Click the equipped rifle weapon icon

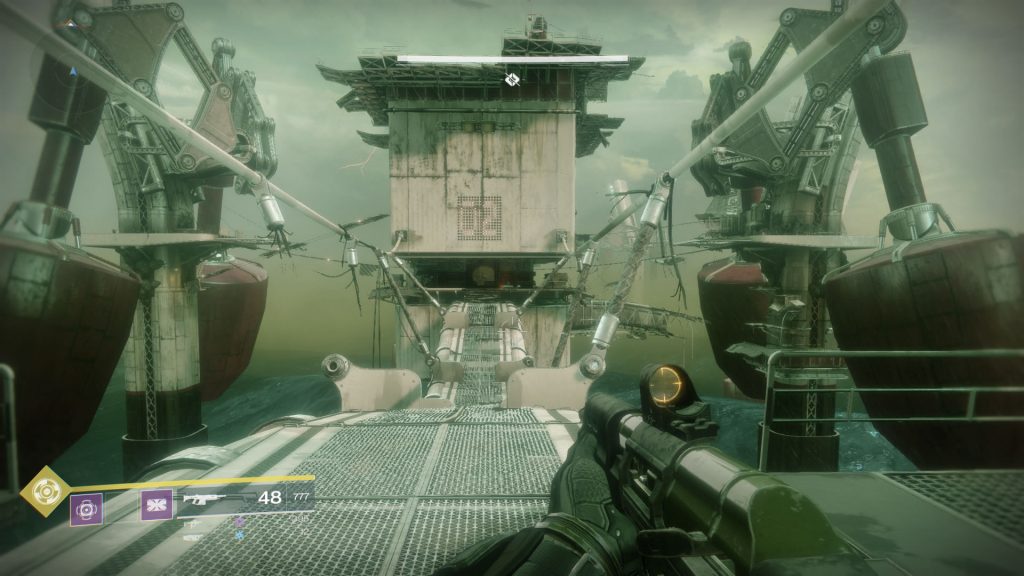(x=212, y=497)
